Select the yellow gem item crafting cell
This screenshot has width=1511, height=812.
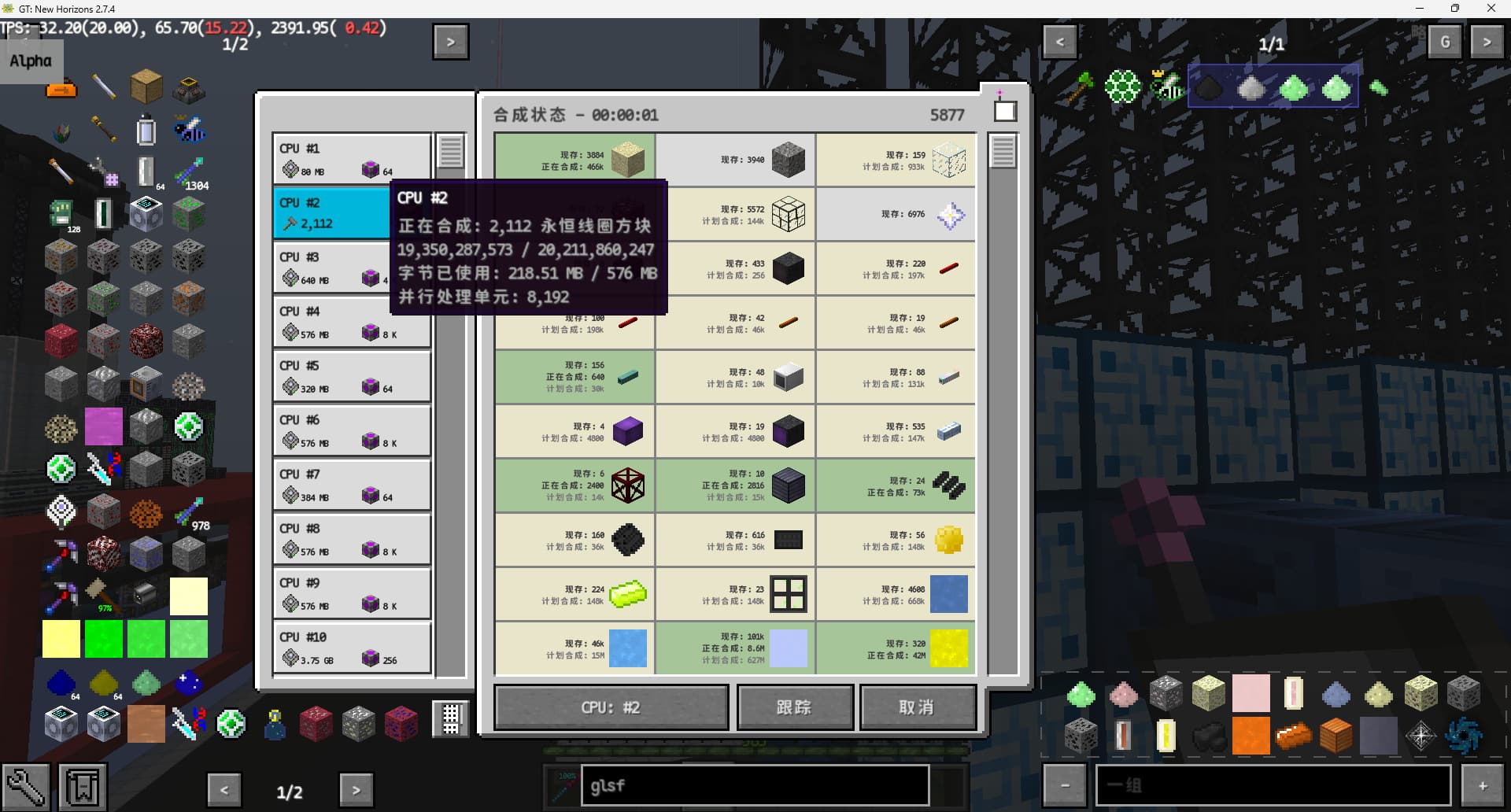(896, 541)
